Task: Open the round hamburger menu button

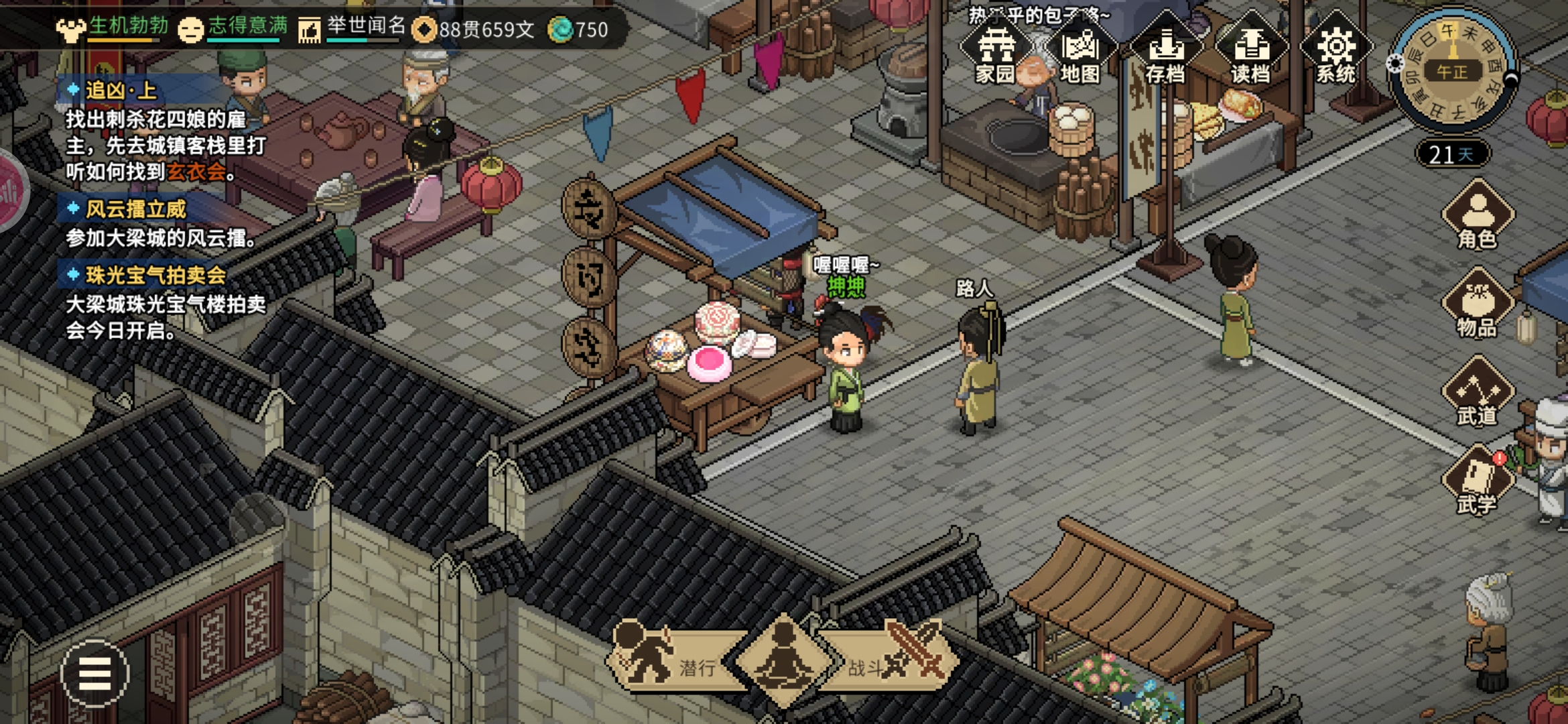Action: 94,674
